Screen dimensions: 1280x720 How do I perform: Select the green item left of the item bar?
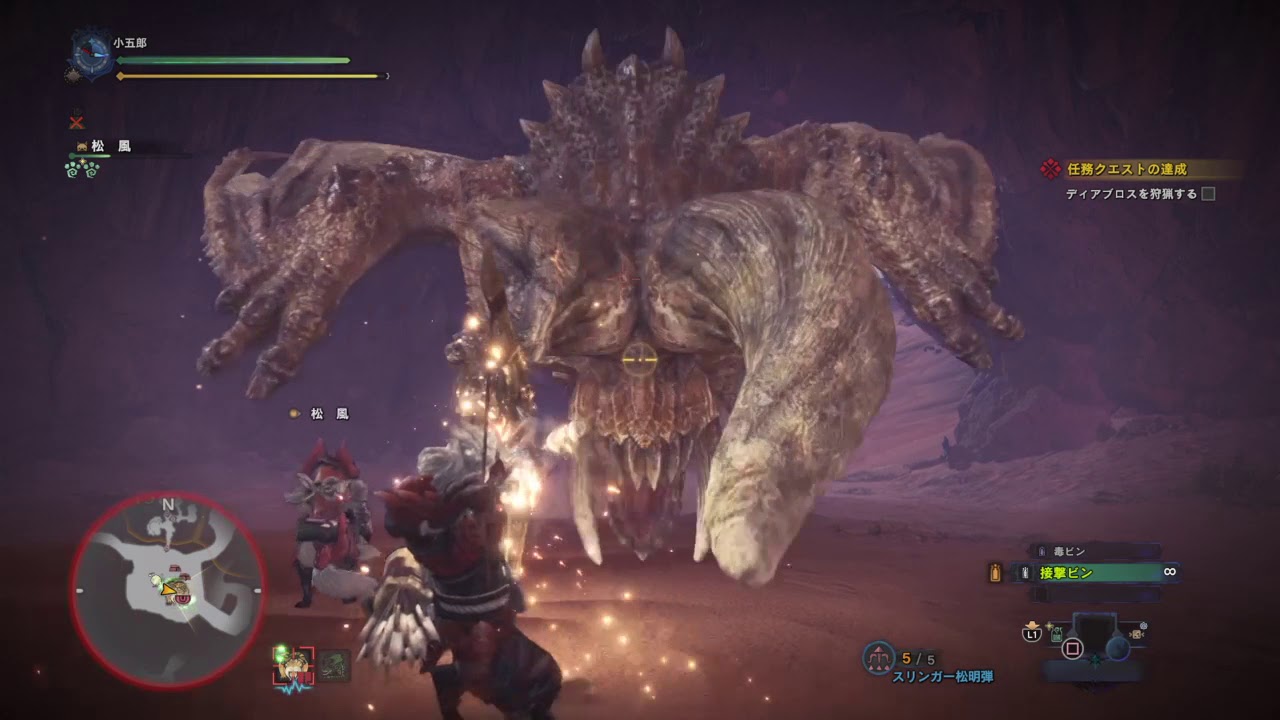1057,633
